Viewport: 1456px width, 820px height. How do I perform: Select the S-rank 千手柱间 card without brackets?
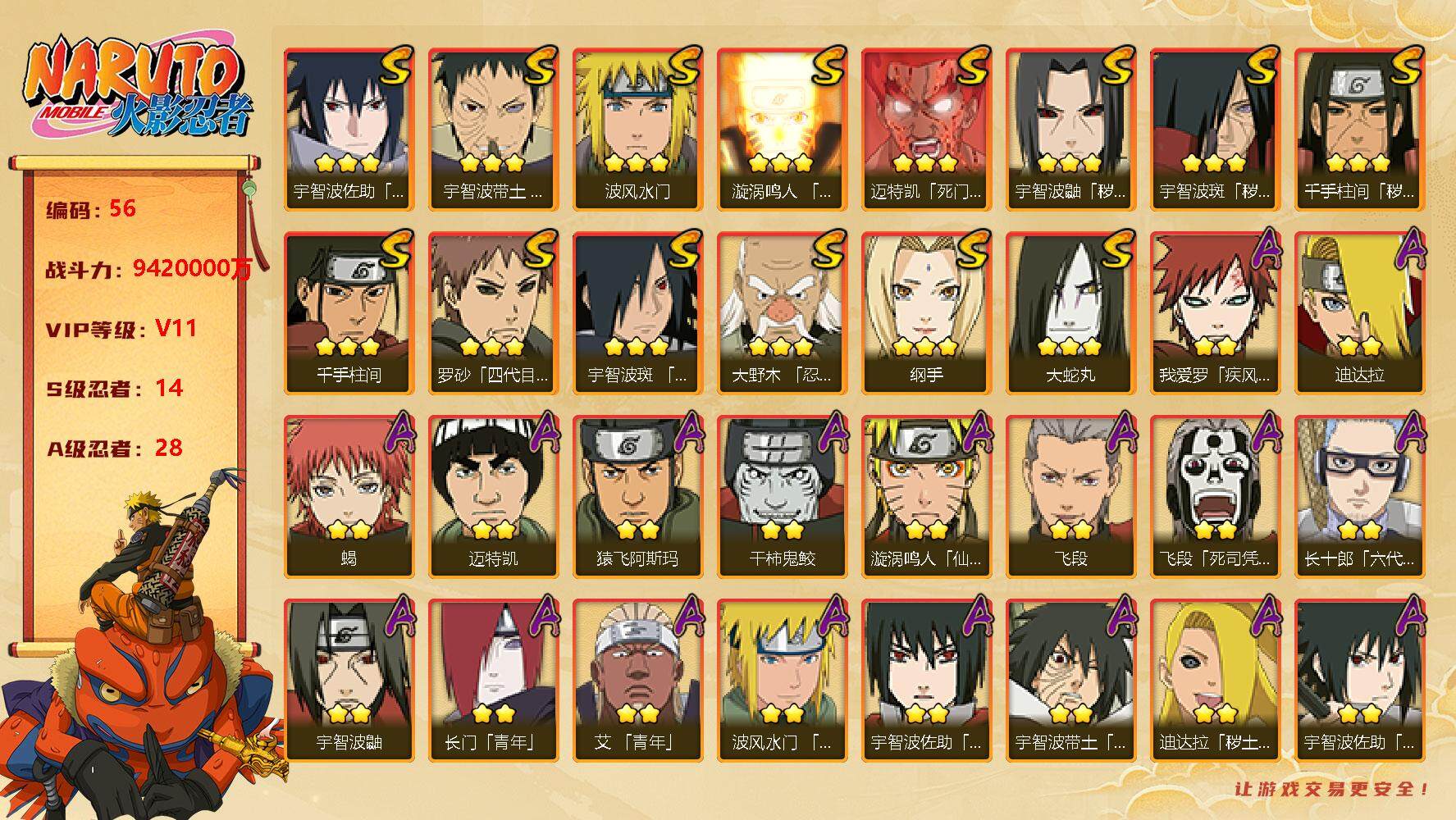349,312
